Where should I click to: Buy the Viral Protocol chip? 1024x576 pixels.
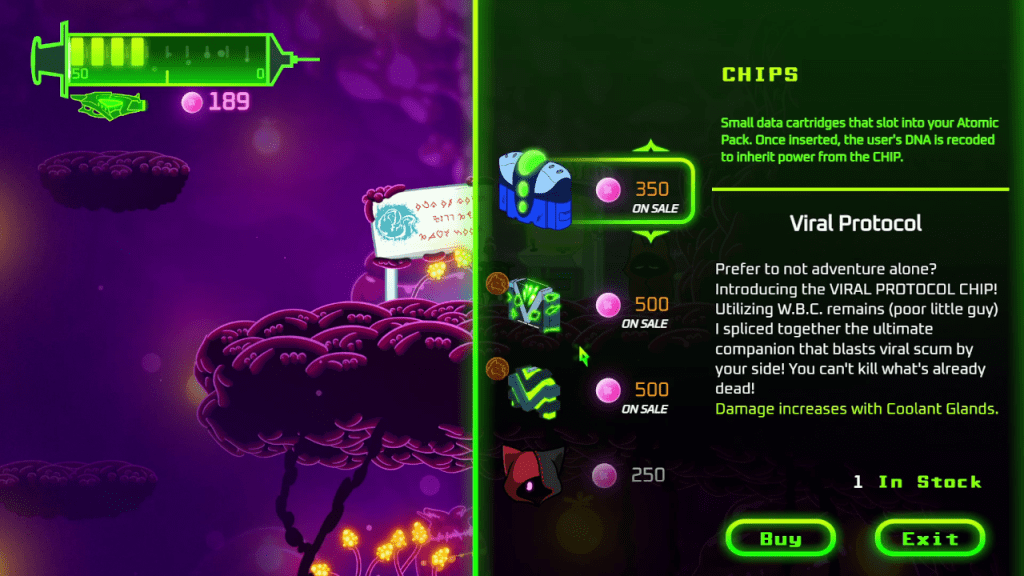pyautogui.click(x=780, y=538)
